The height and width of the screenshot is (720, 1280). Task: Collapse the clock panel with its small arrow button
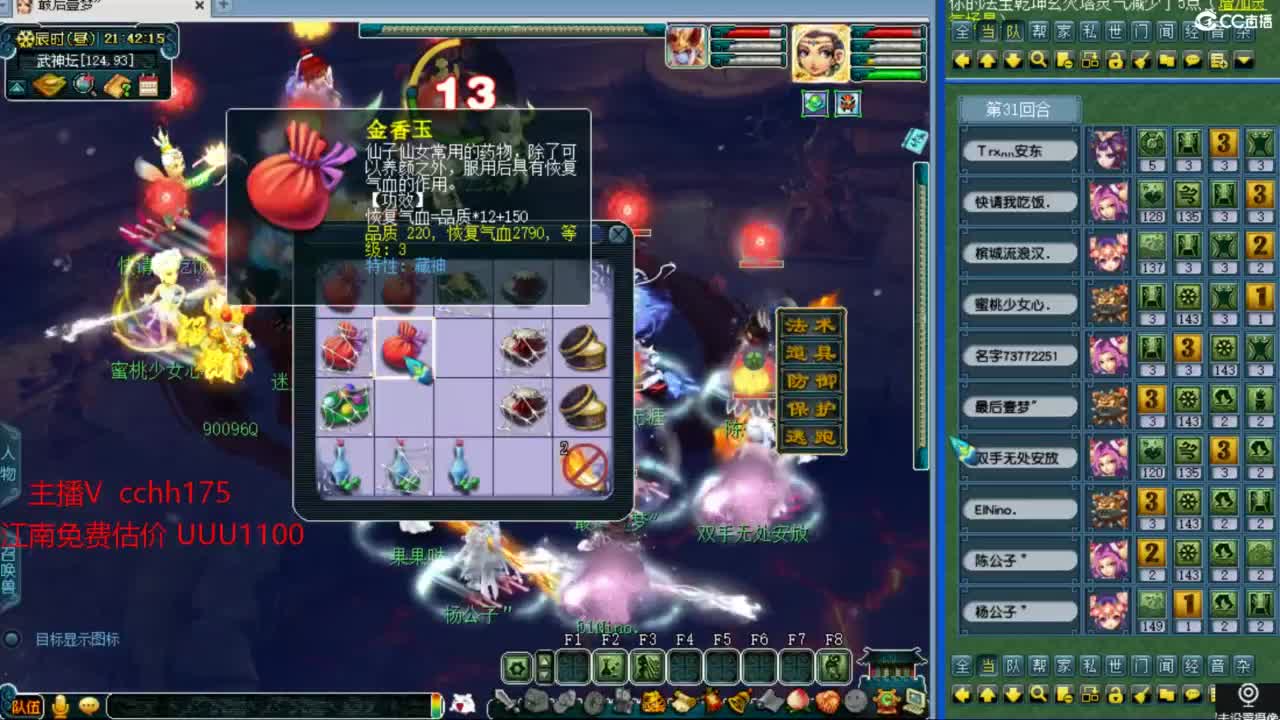15,87
